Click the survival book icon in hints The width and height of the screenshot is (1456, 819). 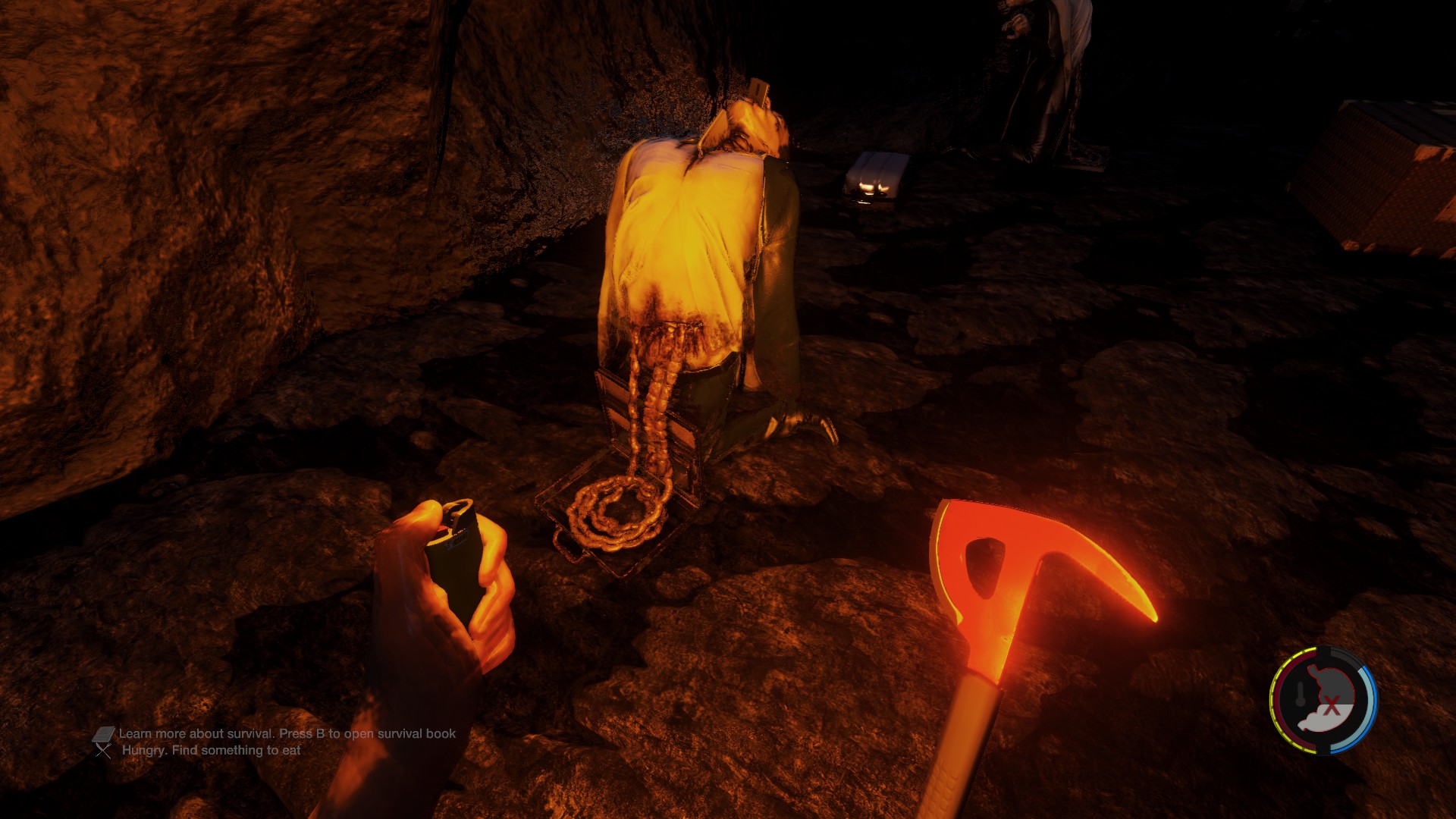(x=104, y=734)
